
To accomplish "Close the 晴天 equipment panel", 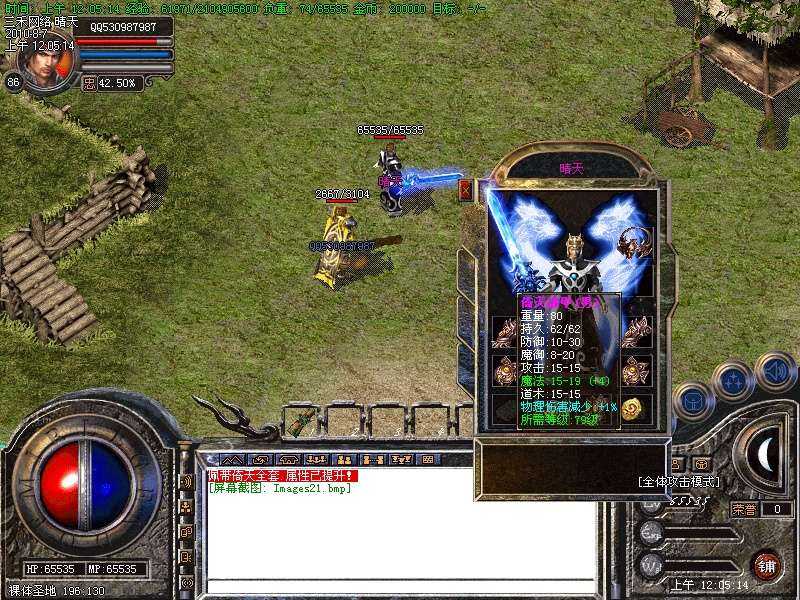I will [x=465, y=189].
